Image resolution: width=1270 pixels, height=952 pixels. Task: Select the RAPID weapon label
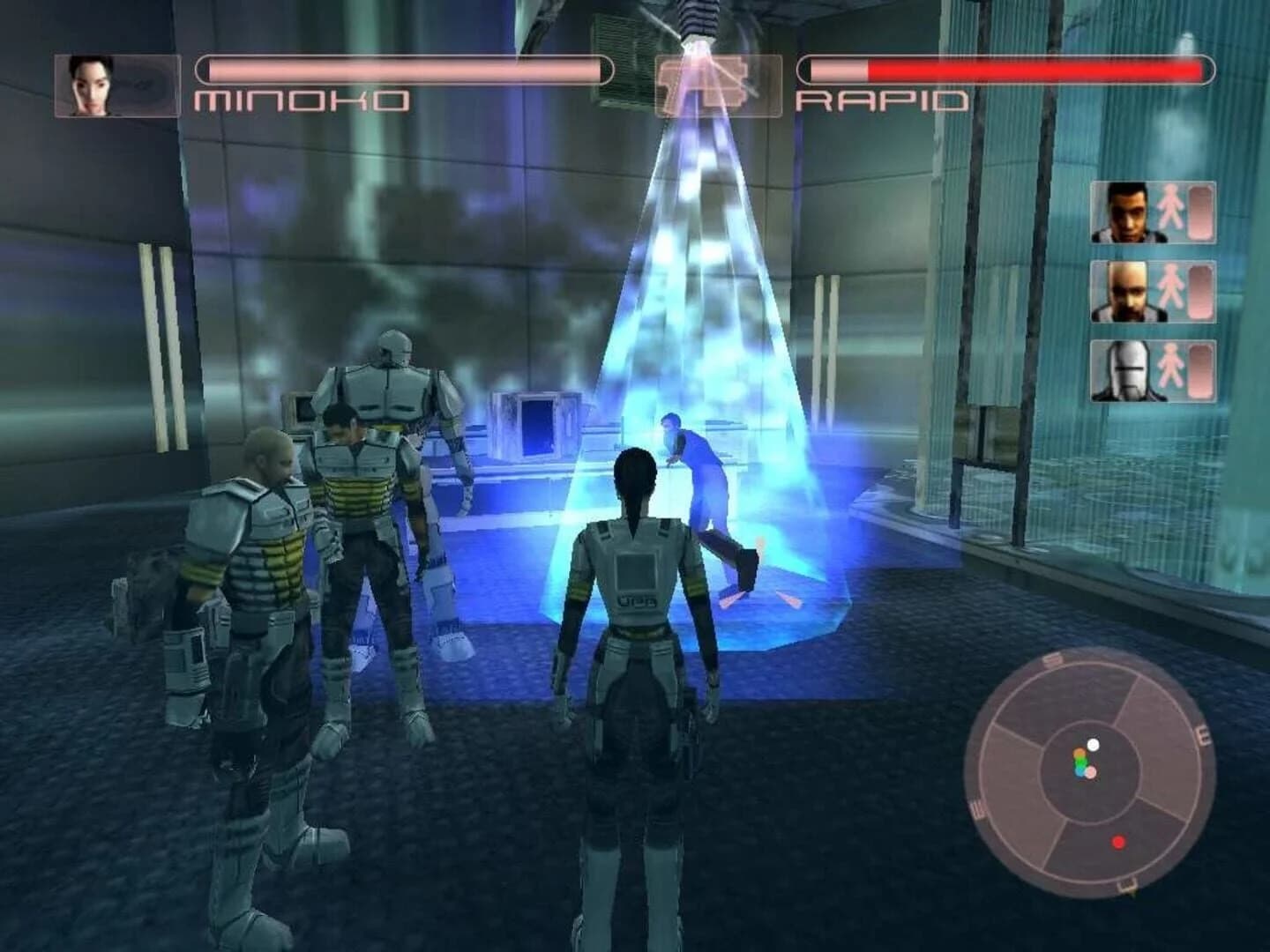pyautogui.click(x=882, y=101)
